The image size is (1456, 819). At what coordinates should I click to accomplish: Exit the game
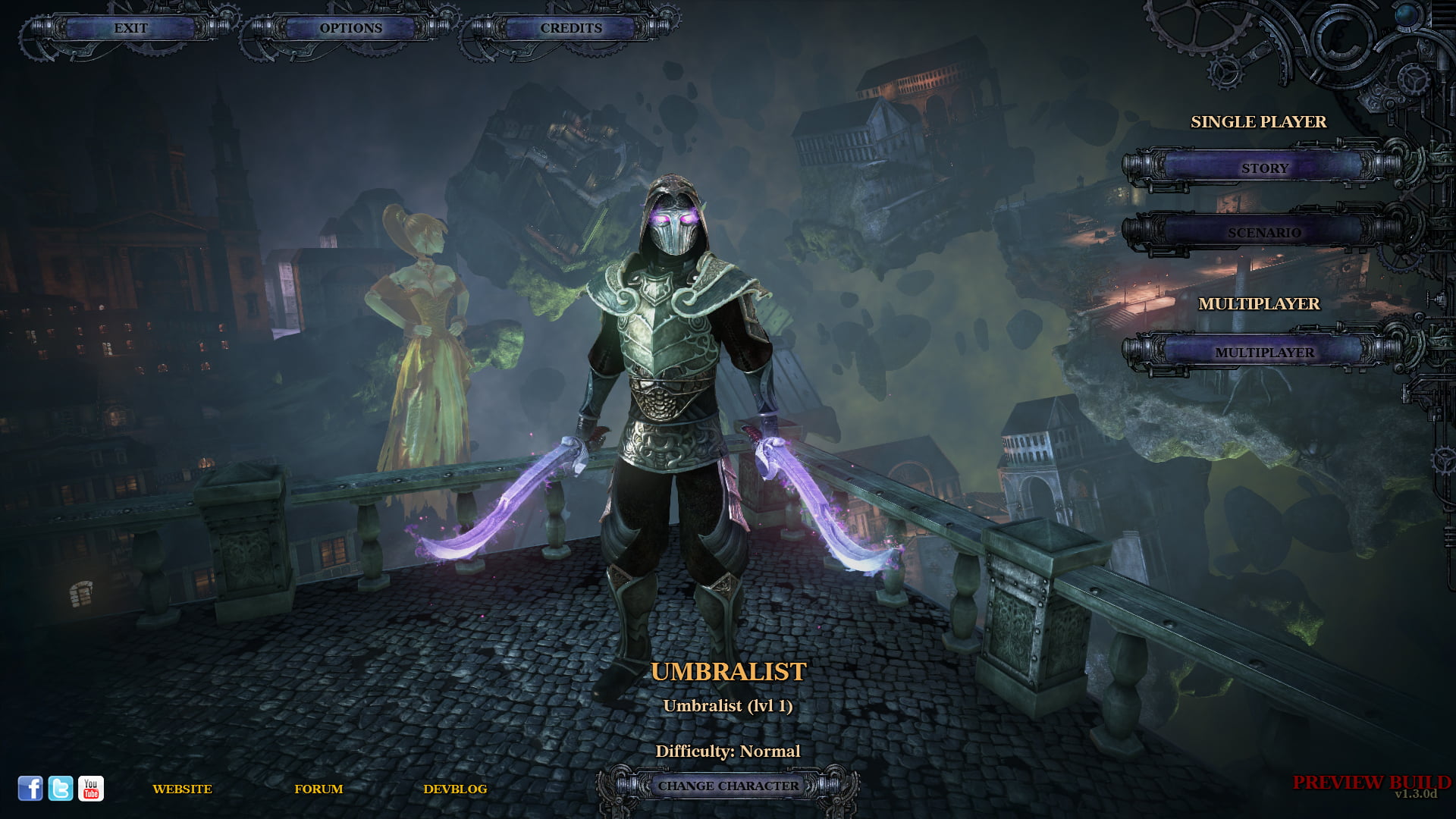coord(130,28)
